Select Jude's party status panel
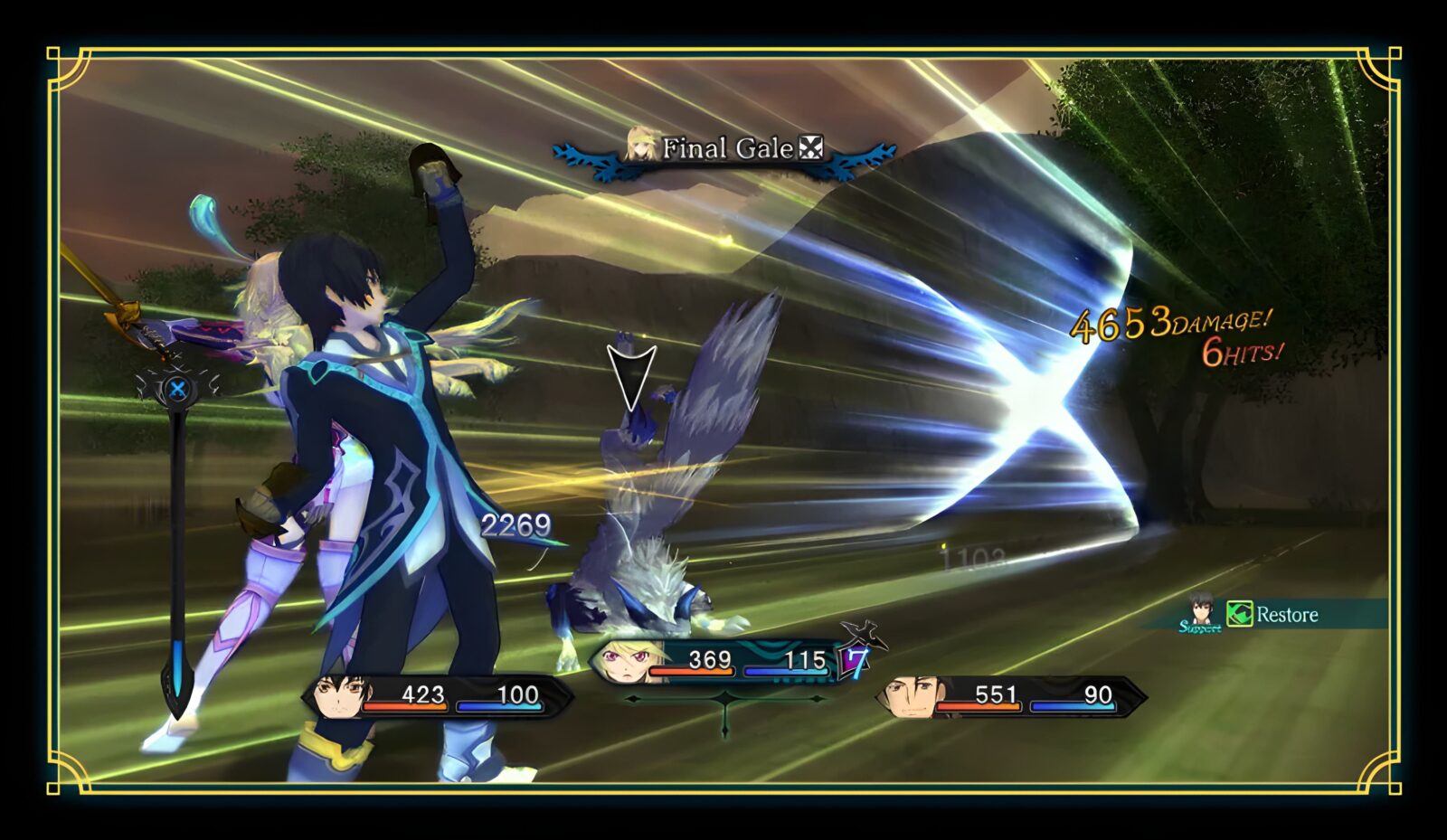The width and height of the screenshot is (1447, 840). point(439,696)
